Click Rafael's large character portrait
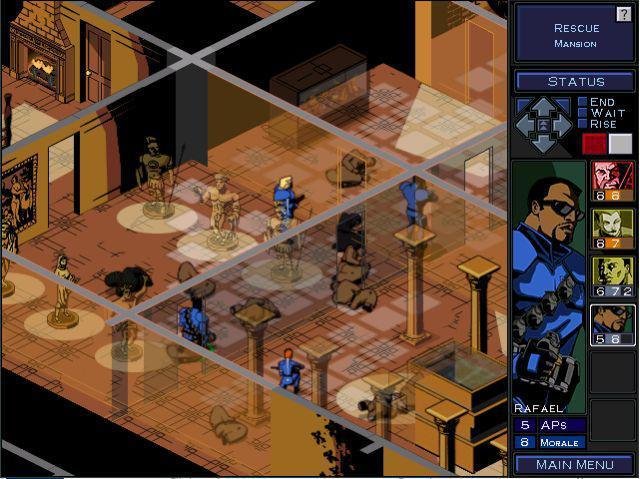The width and height of the screenshot is (640, 479). pyautogui.click(x=548, y=280)
